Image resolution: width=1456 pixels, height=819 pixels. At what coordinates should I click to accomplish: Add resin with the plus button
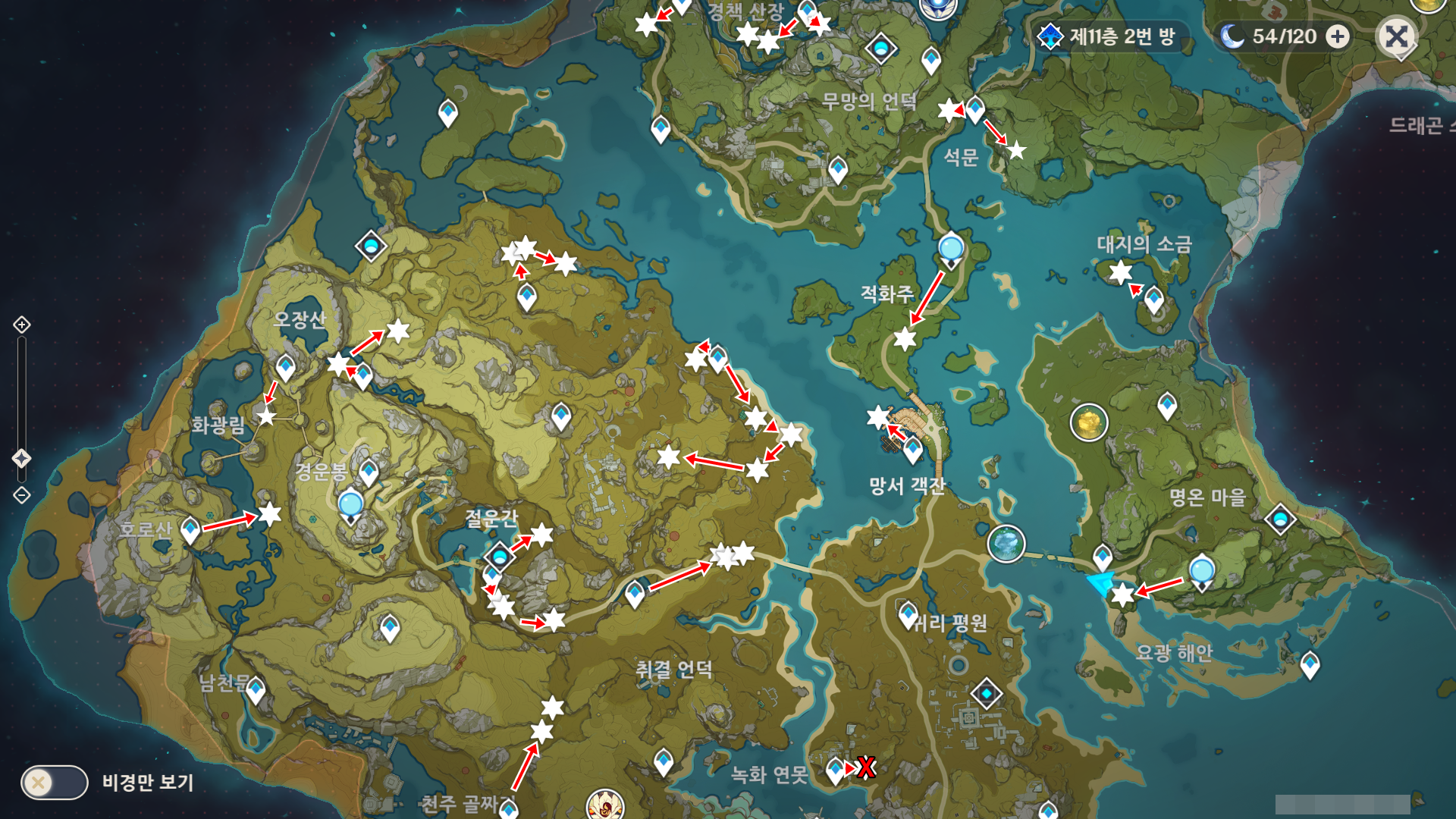pyautogui.click(x=1338, y=36)
